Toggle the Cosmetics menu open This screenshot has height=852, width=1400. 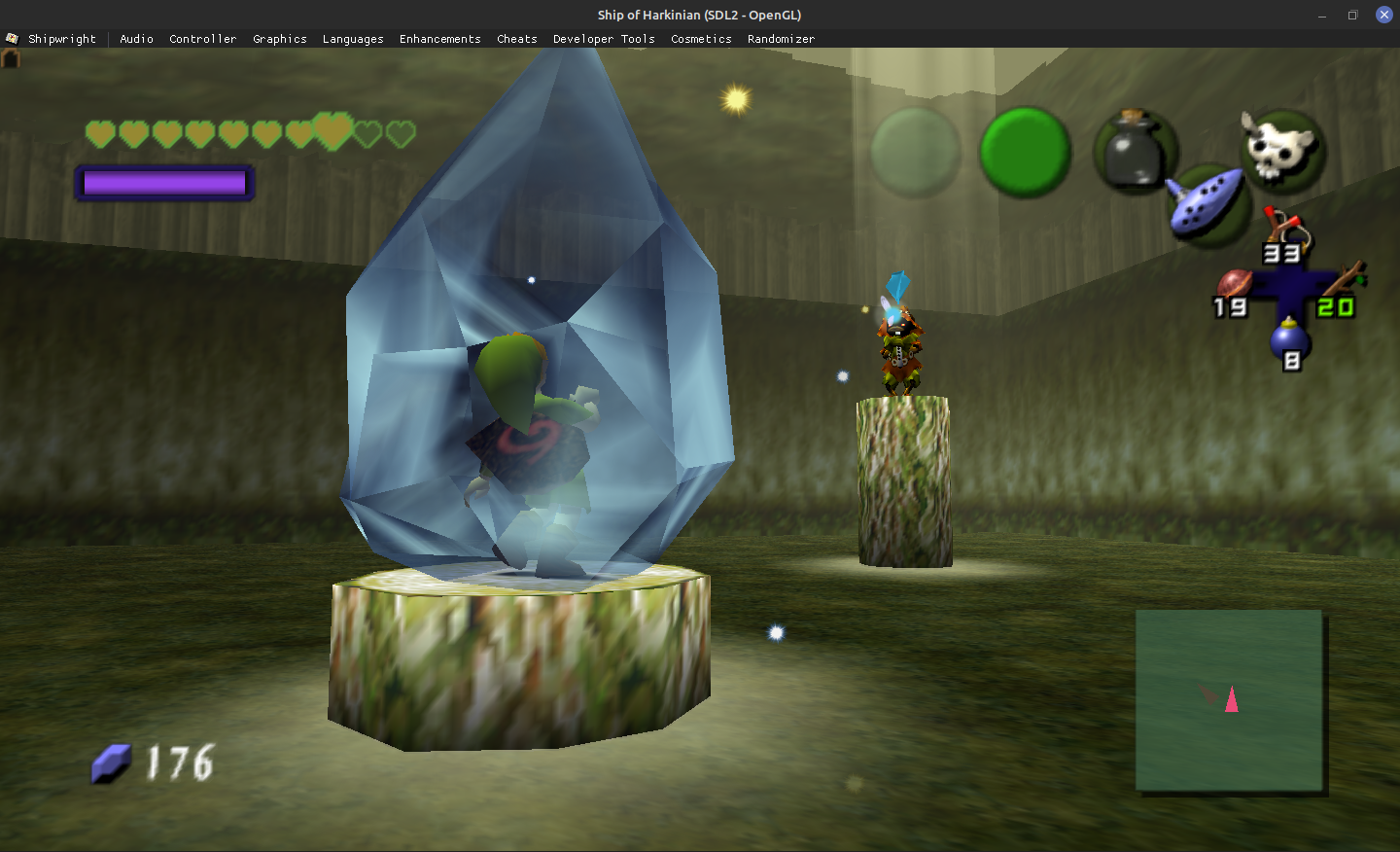(x=701, y=39)
